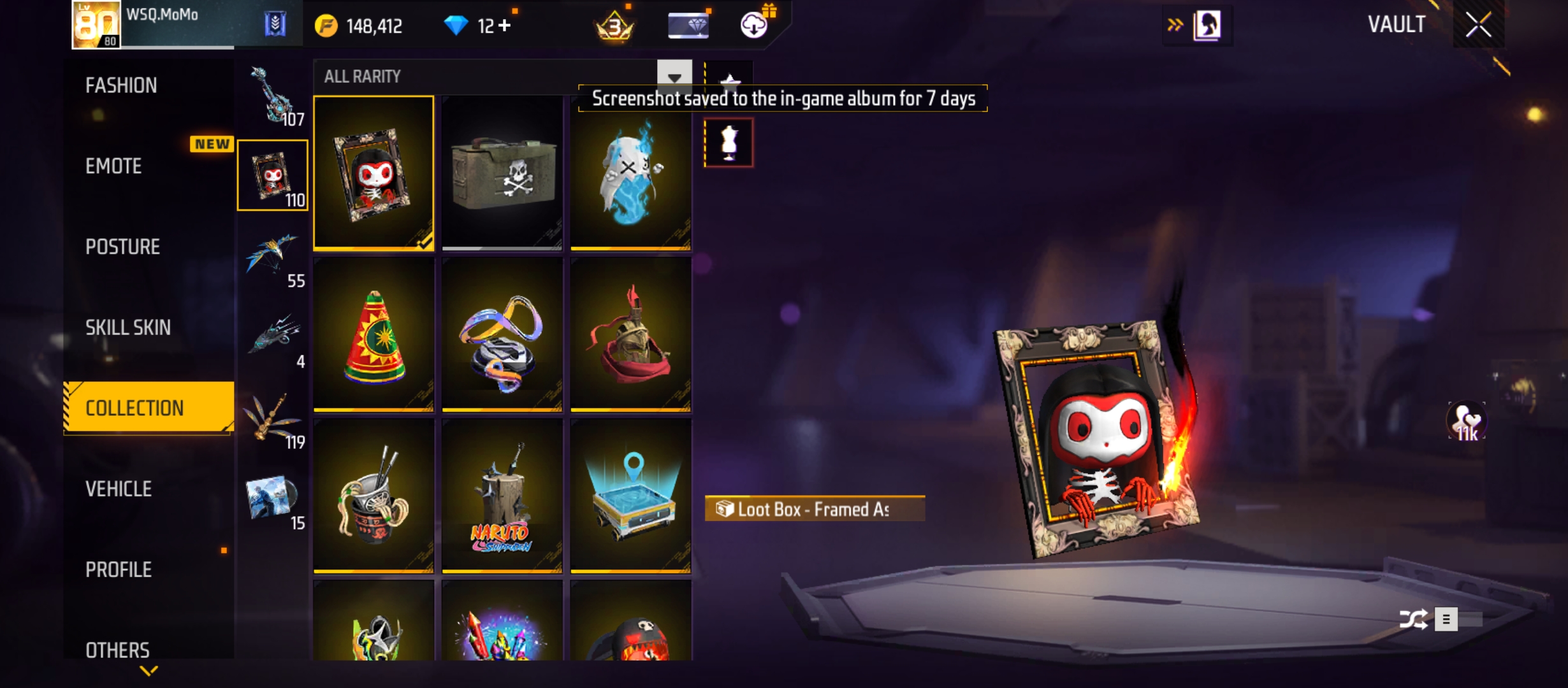Toggle the mannequin preview button
1568x688 pixels.
pyautogui.click(x=729, y=143)
